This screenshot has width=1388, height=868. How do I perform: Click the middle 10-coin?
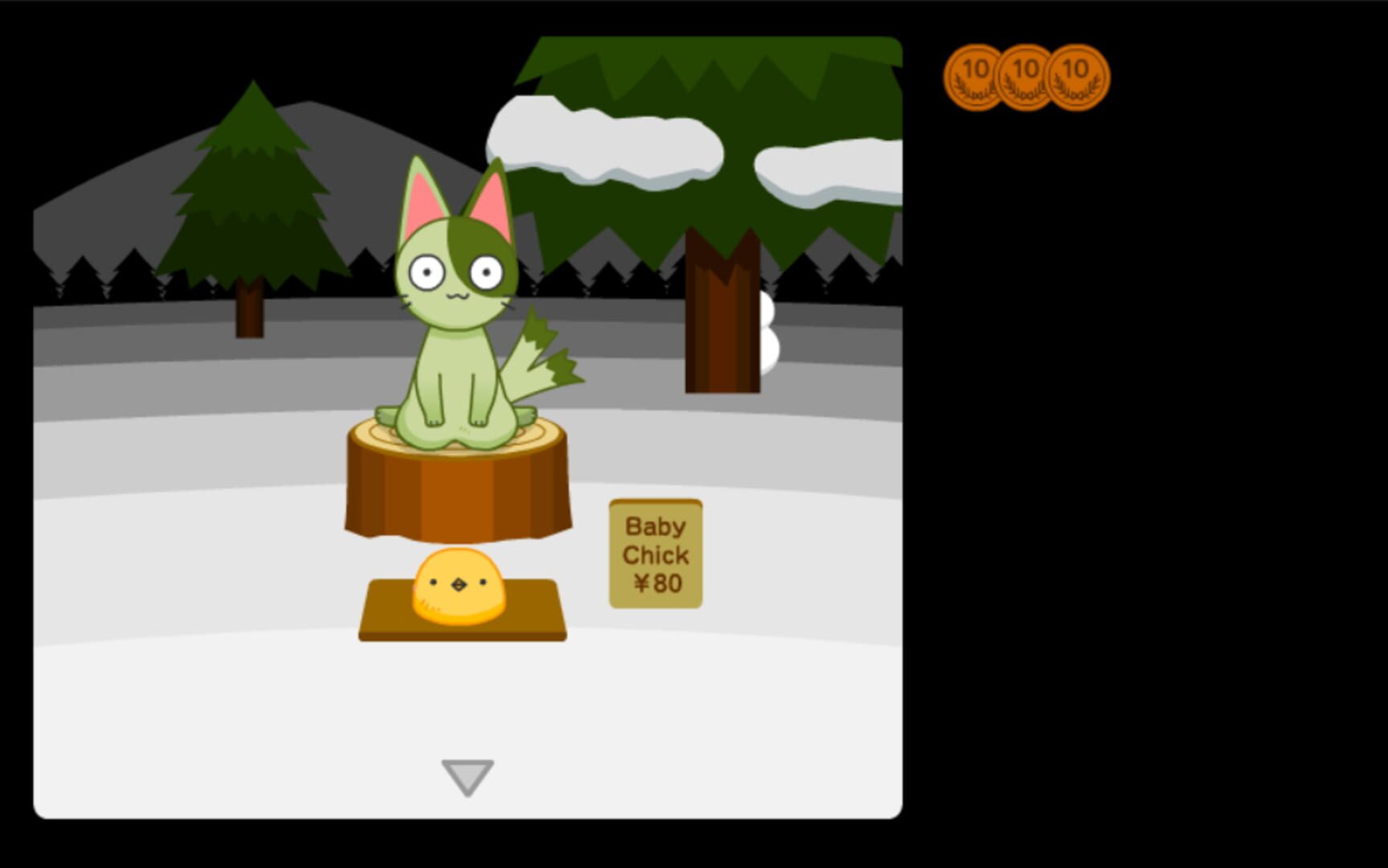click(1025, 76)
